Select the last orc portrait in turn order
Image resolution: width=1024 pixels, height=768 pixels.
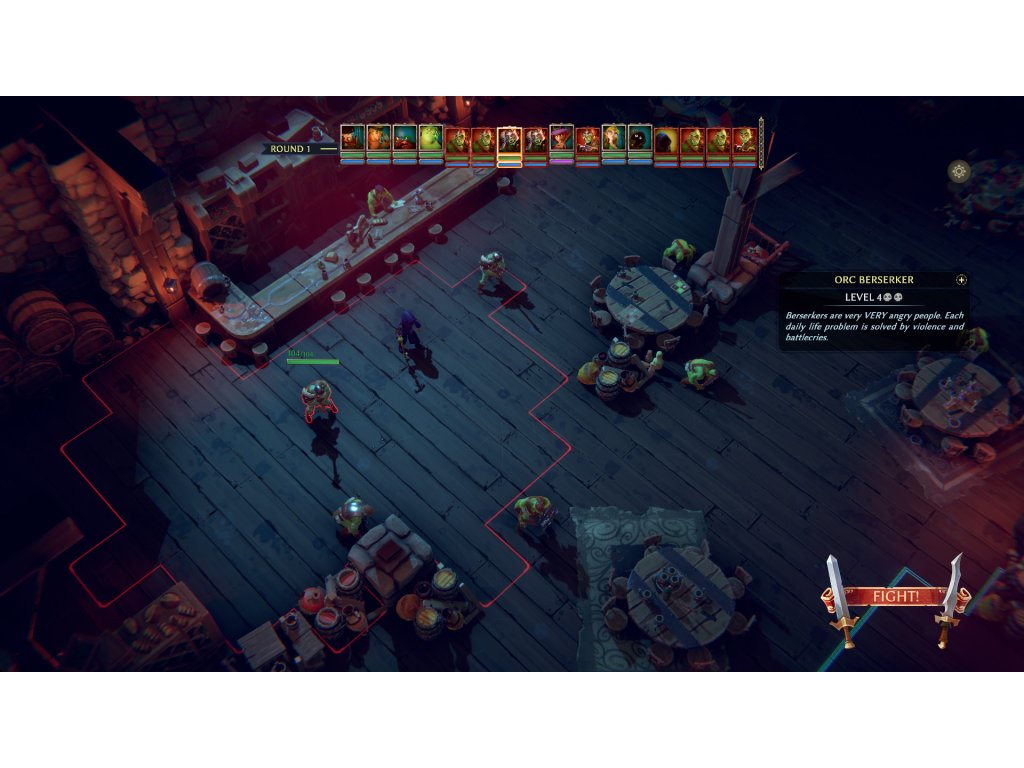744,140
